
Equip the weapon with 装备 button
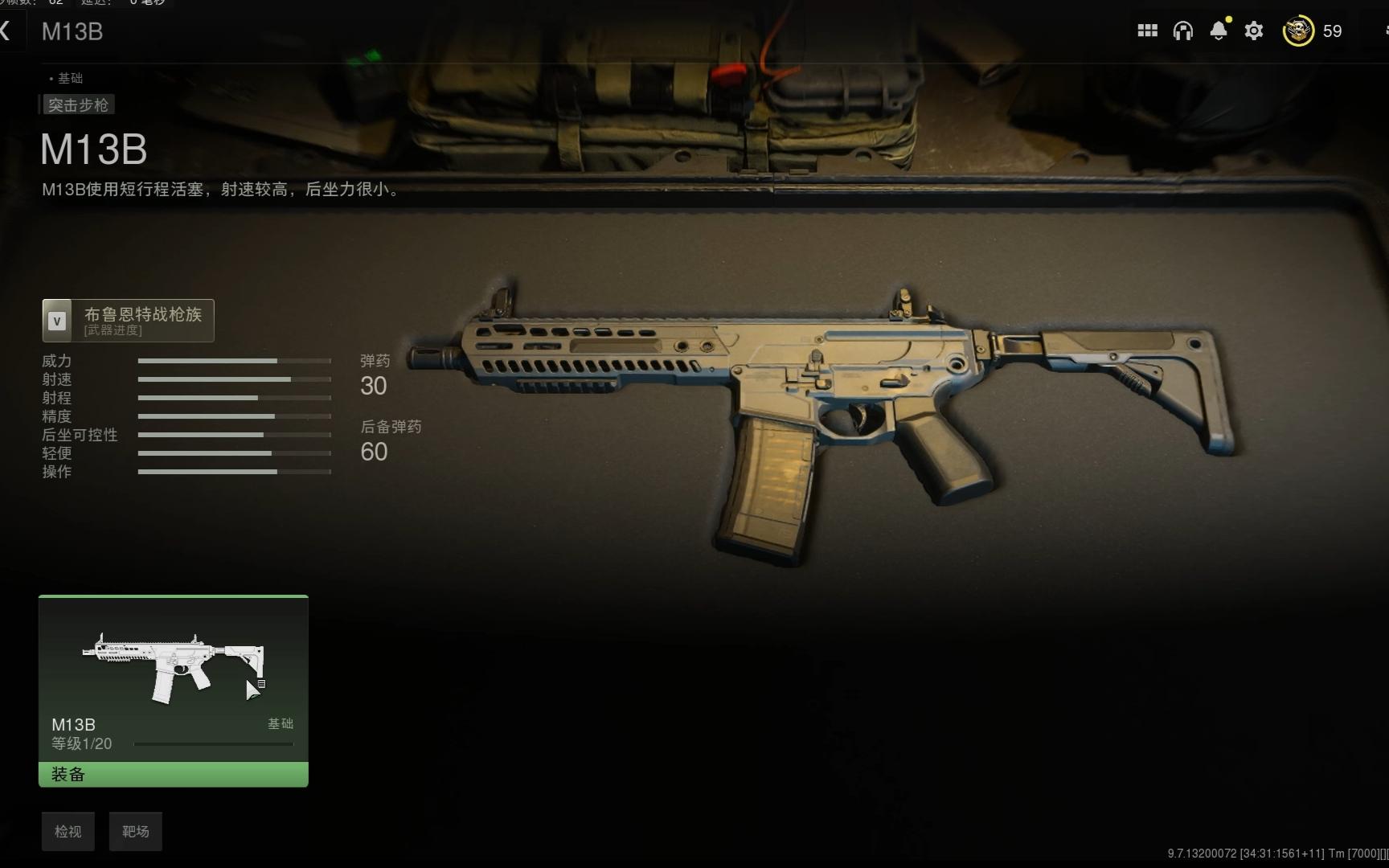(174, 775)
